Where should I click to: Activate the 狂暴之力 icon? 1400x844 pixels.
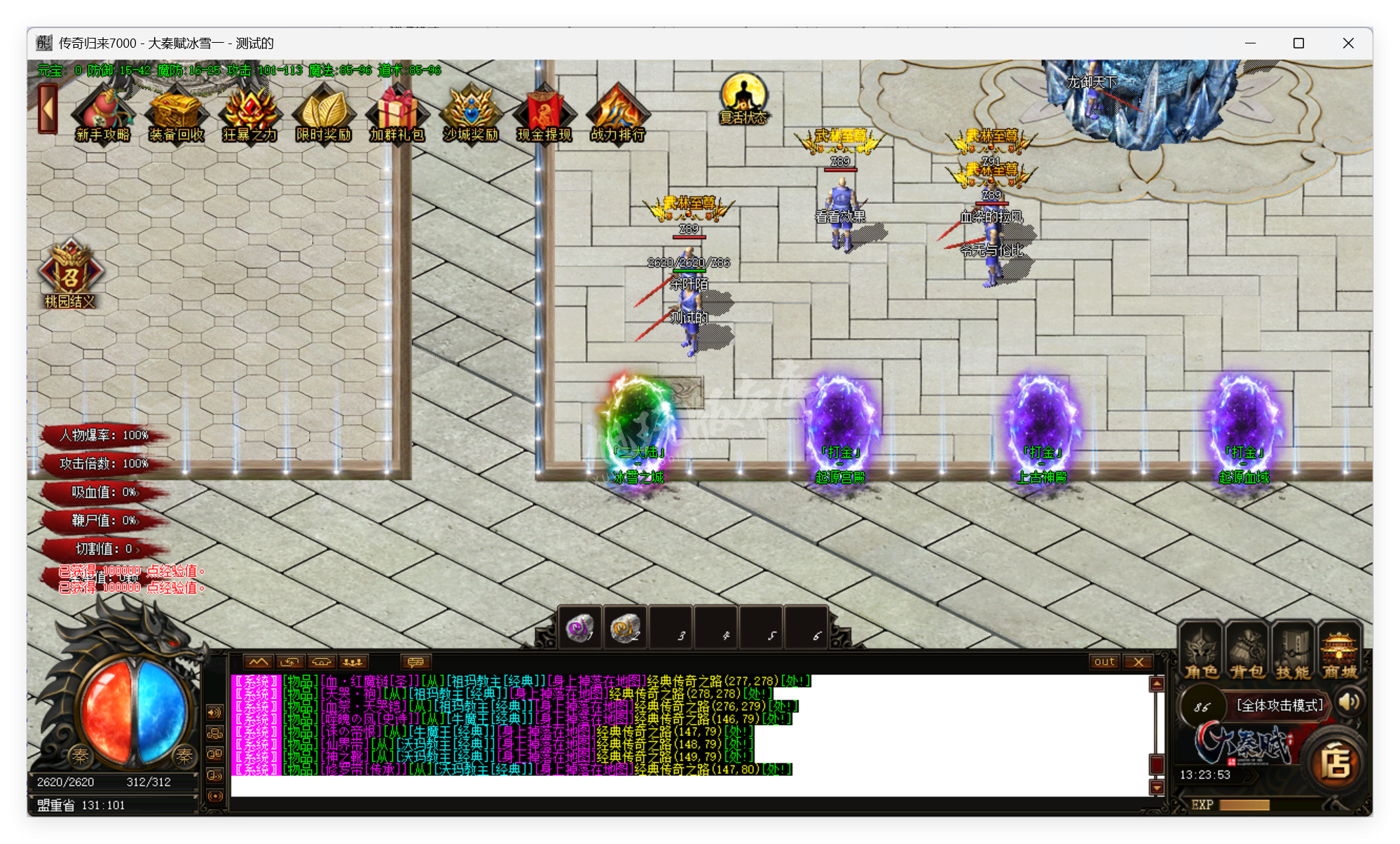coord(249,112)
